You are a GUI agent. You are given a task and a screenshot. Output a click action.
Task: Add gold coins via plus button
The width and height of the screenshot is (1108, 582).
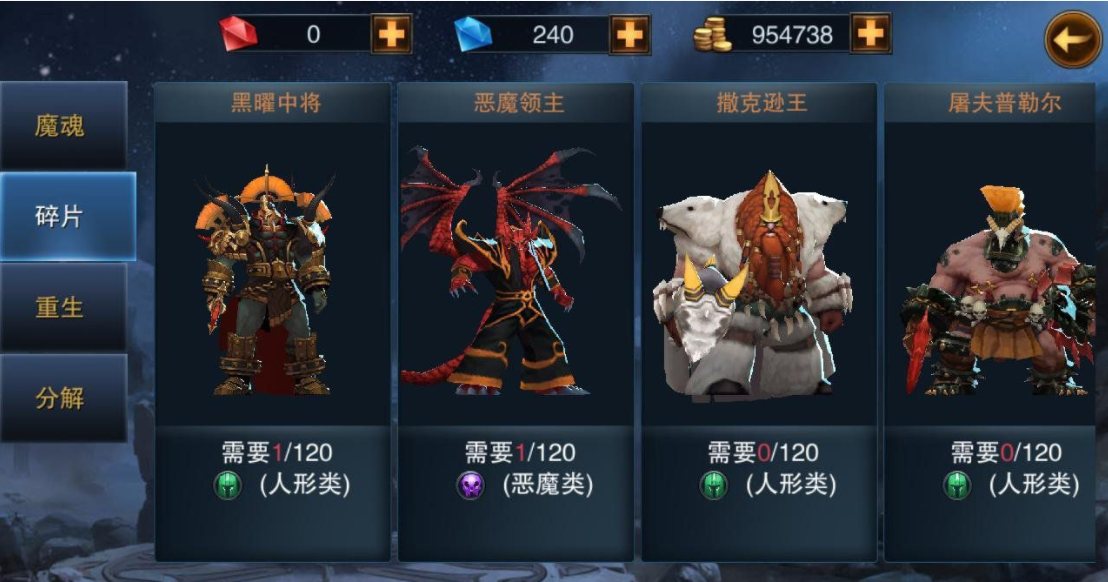tap(870, 35)
